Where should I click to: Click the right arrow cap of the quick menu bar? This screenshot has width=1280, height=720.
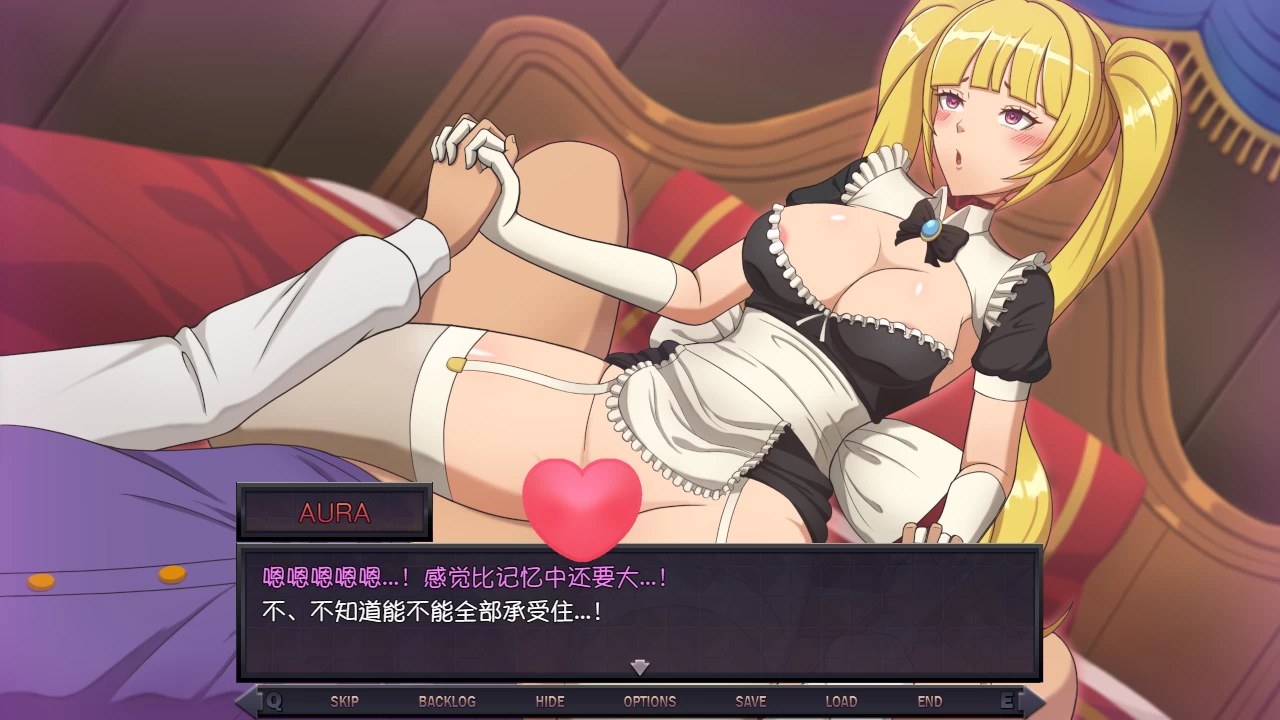pyautogui.click(x=1034, y=701)
